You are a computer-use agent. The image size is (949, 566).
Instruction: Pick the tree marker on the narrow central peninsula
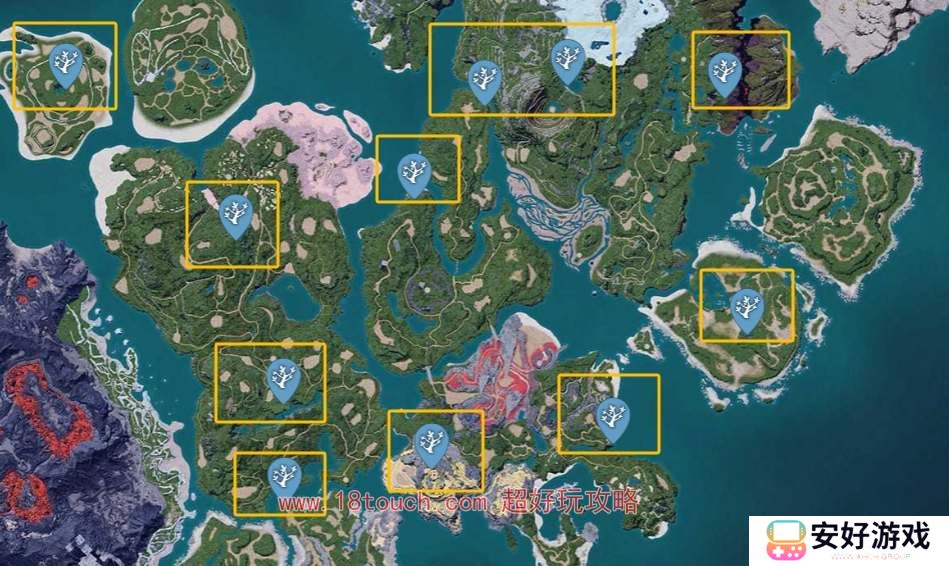tap(413, 174)
